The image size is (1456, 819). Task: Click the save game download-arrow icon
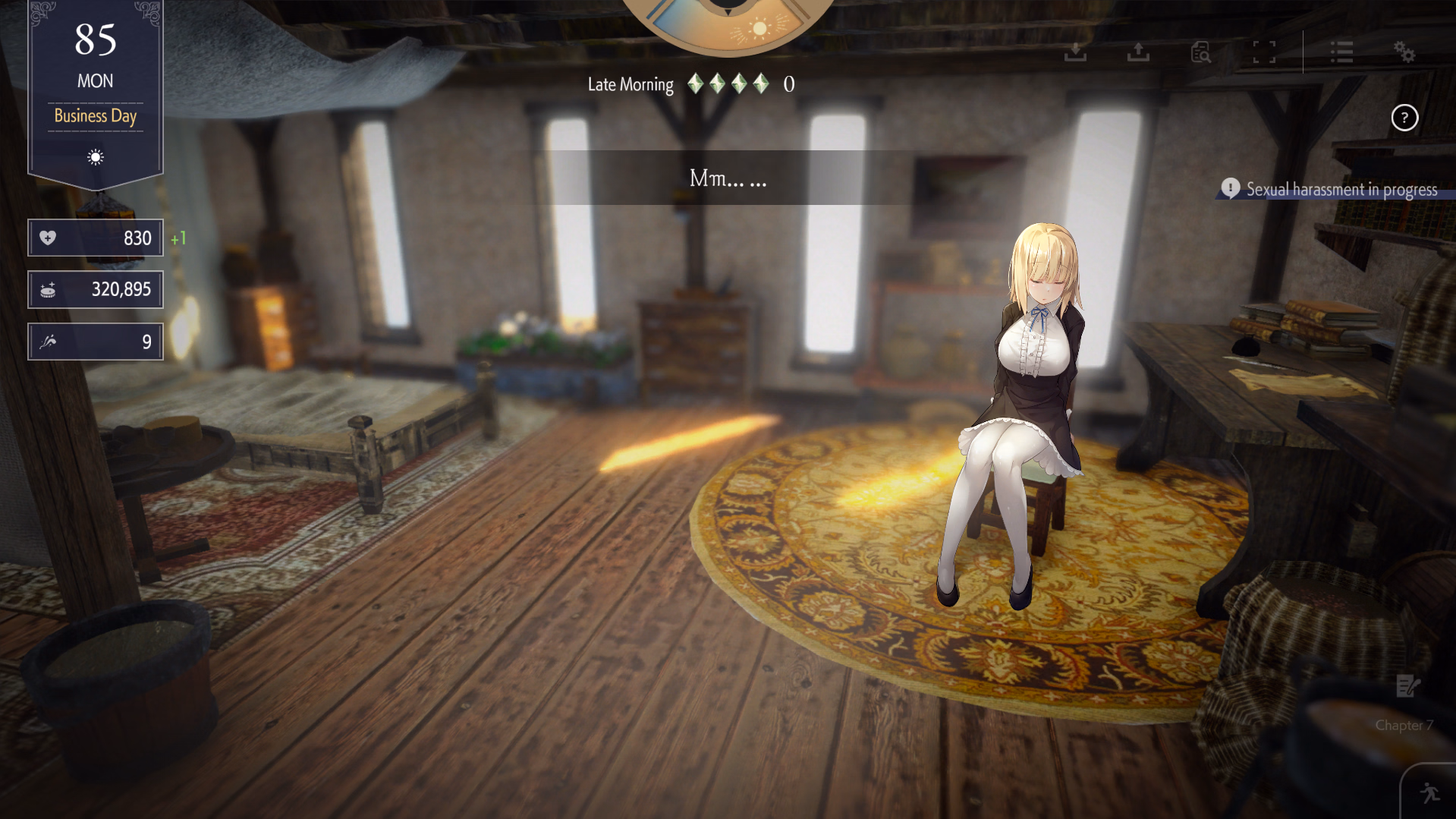click(x=1075, y=52)
